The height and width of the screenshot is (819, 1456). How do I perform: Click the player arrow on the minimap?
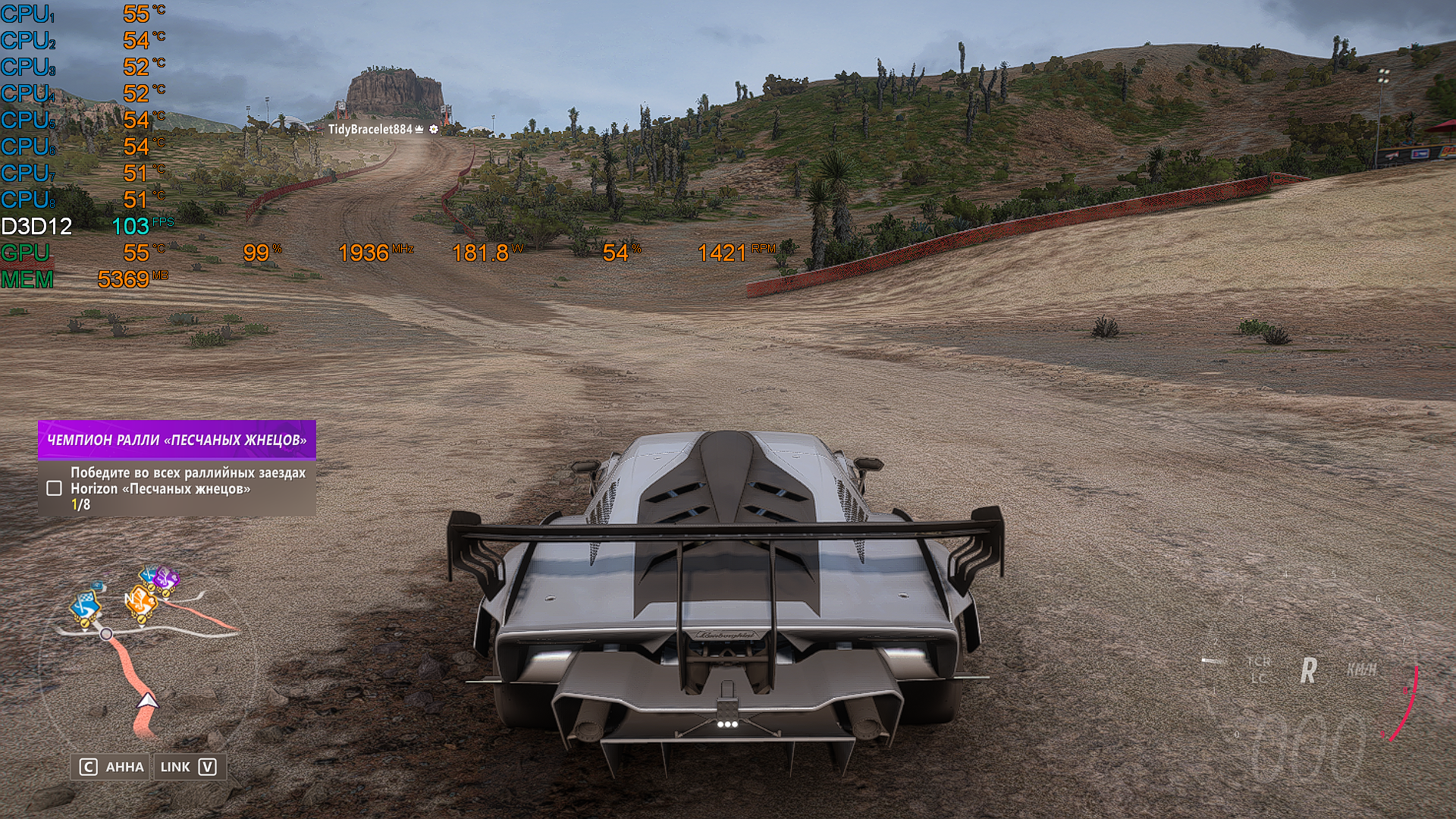click(147, 700)
